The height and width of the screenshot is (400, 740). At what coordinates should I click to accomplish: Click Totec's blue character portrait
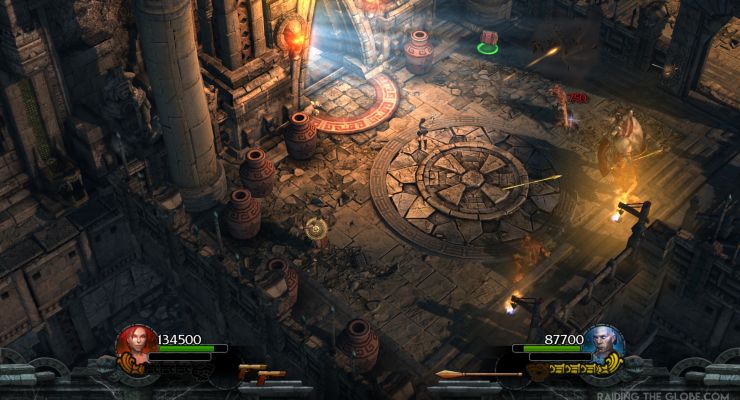605,344
